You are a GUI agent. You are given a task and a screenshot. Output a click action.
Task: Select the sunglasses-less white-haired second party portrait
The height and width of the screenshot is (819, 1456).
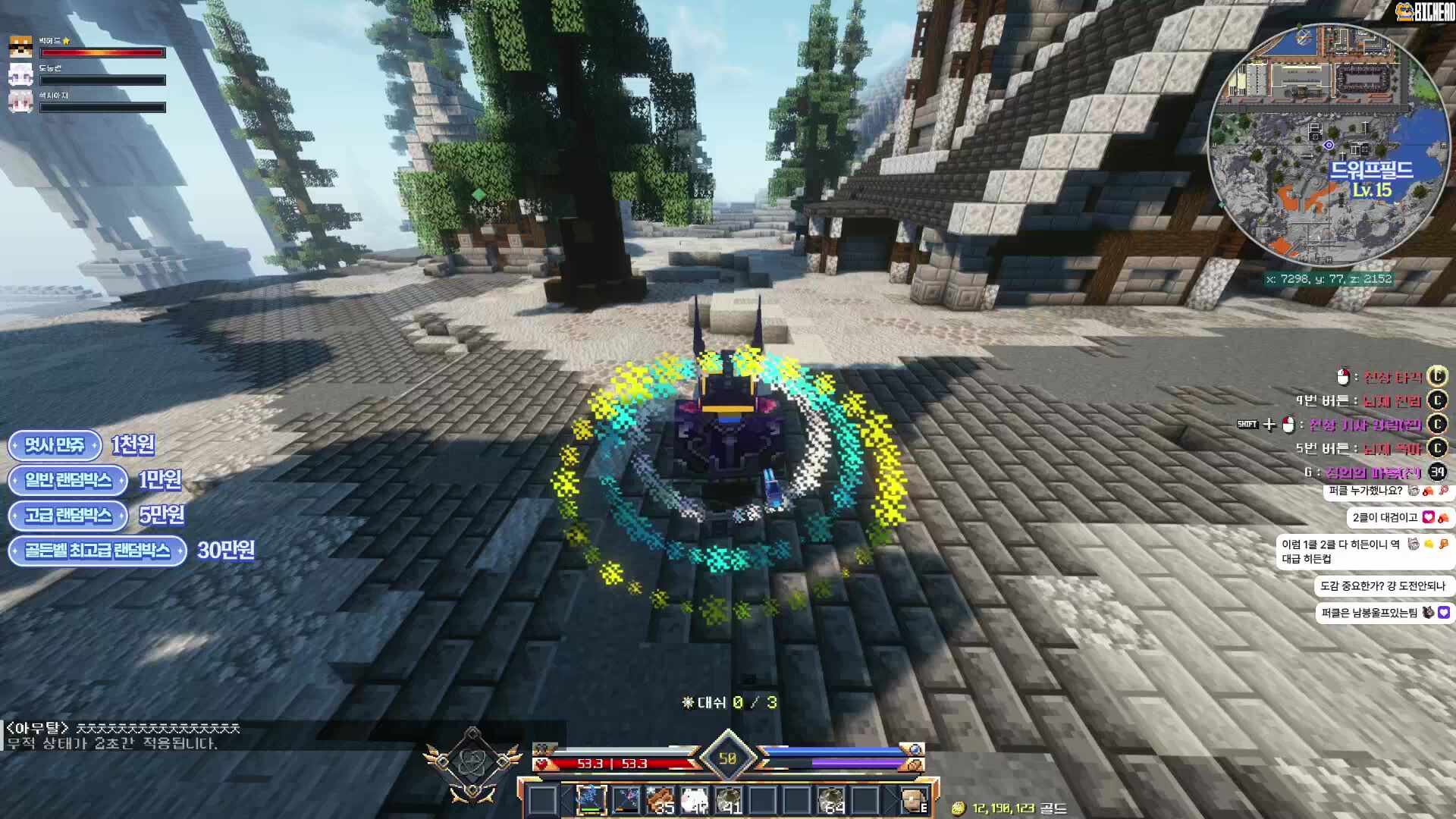coord(20,74)
